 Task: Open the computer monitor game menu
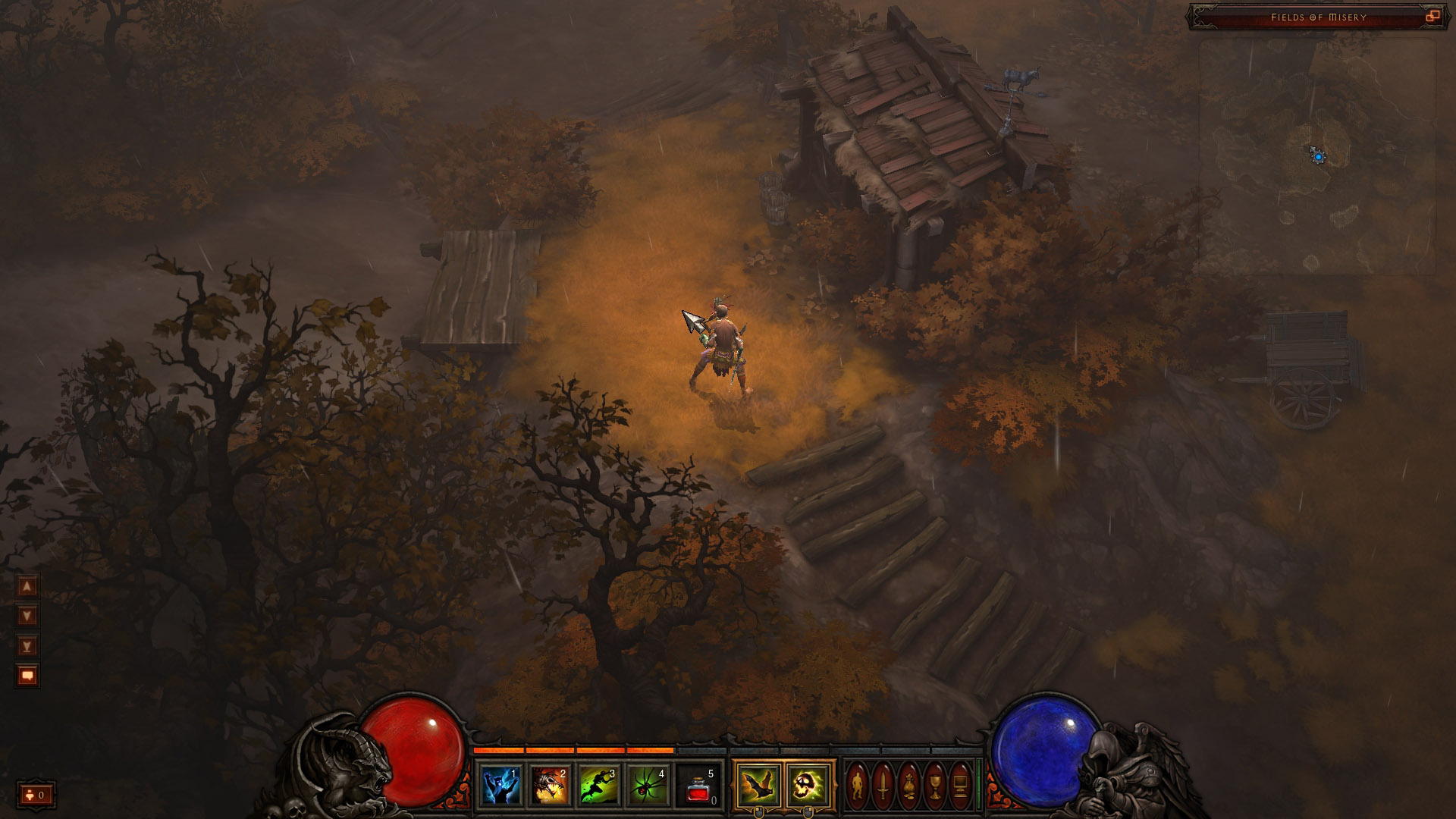(x=960, y=786)
